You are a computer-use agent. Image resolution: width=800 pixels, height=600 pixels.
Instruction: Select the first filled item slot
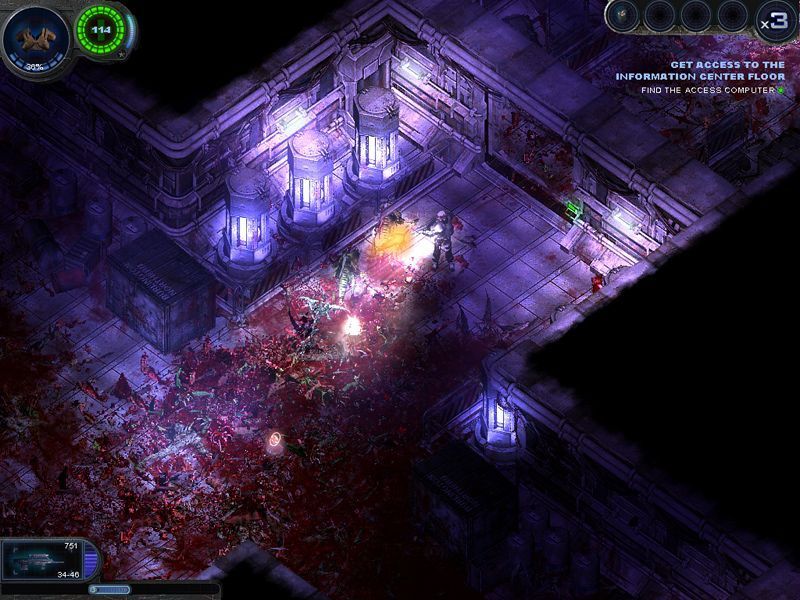click(624, 15)
